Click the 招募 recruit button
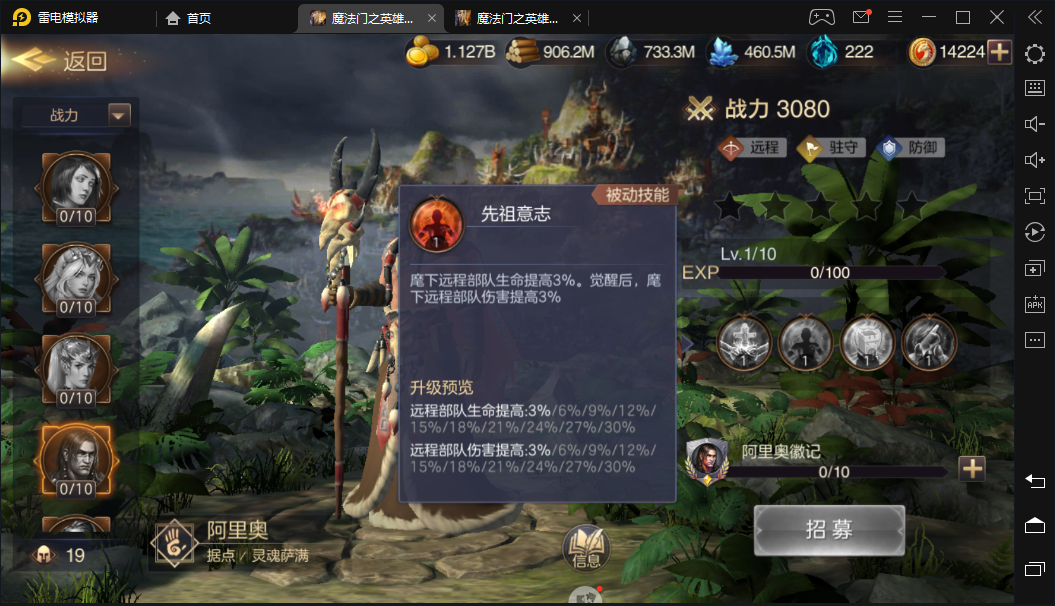 (x=829, y=529)
